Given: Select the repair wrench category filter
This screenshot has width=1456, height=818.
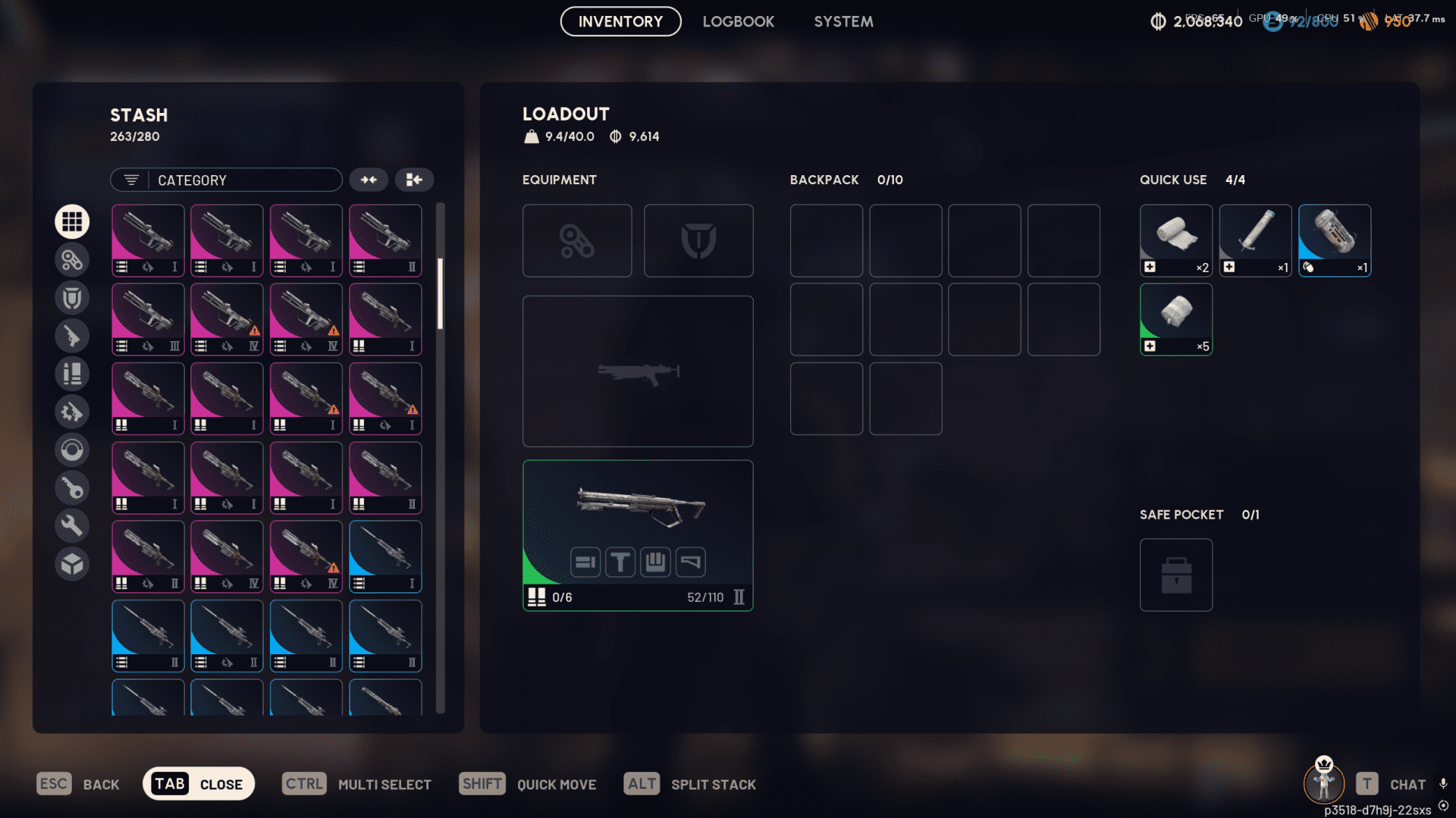Looking at the screenshot, I should tap(72, 525).
